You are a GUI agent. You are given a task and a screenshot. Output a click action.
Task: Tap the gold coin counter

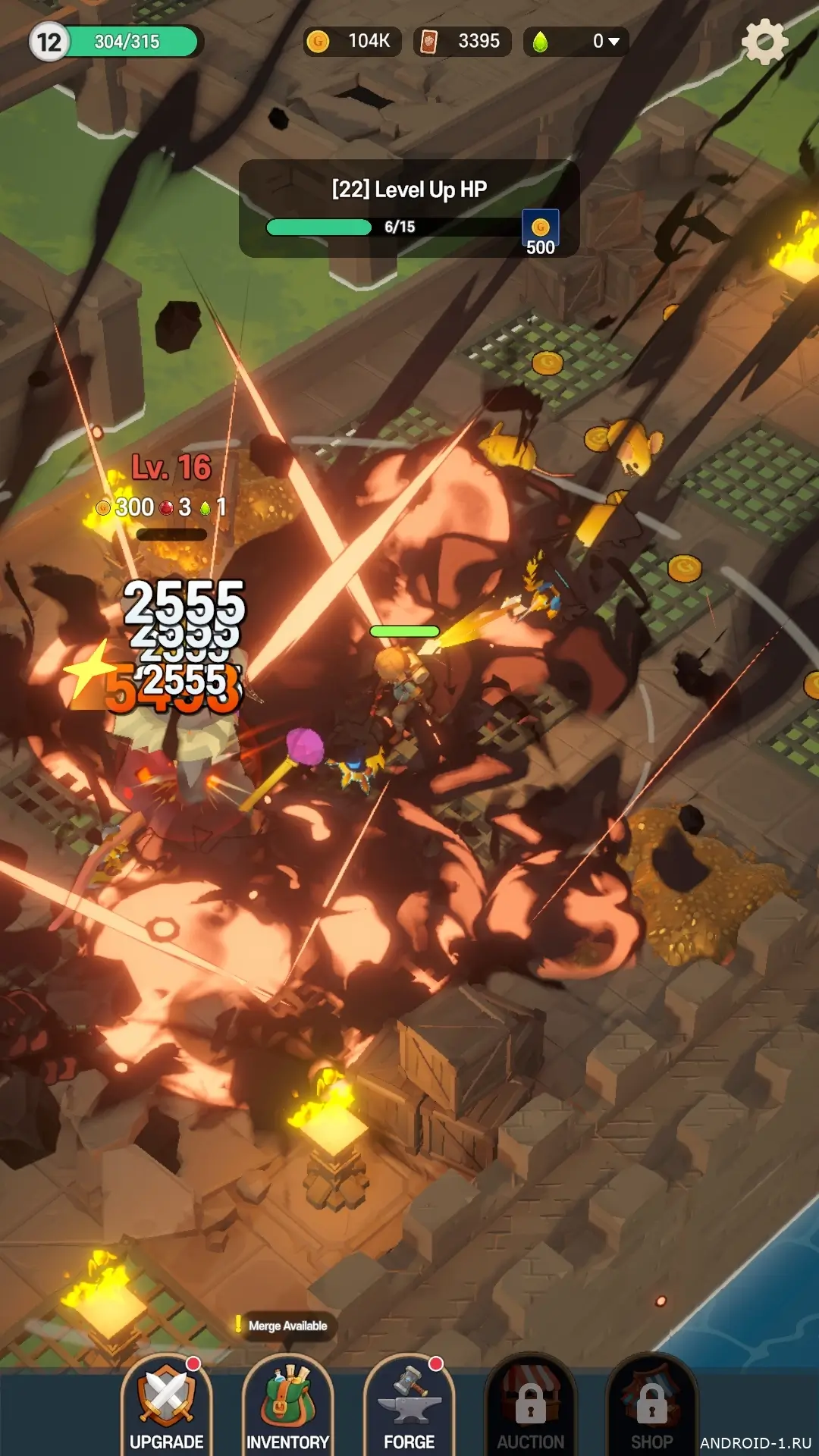(351, 42)
